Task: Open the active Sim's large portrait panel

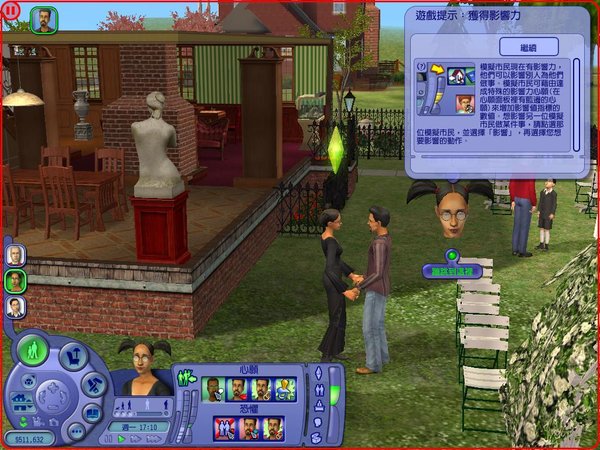Action: click(143, 368)
